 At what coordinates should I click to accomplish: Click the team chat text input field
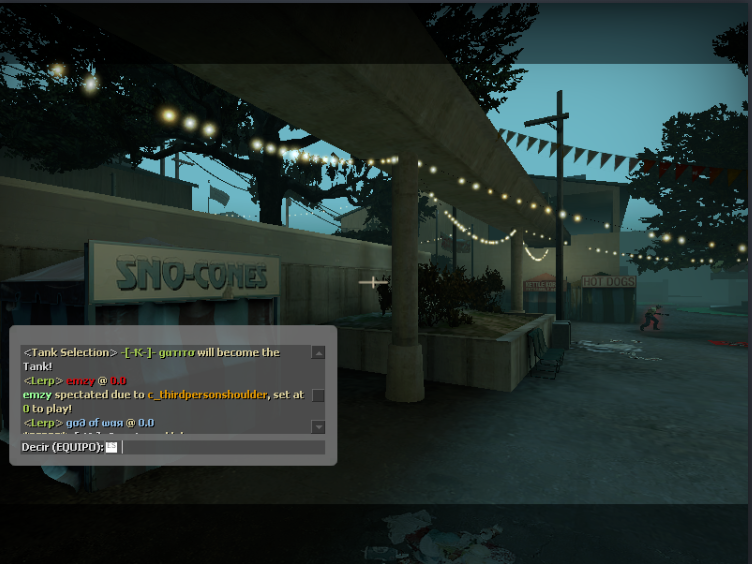(220, 447)
